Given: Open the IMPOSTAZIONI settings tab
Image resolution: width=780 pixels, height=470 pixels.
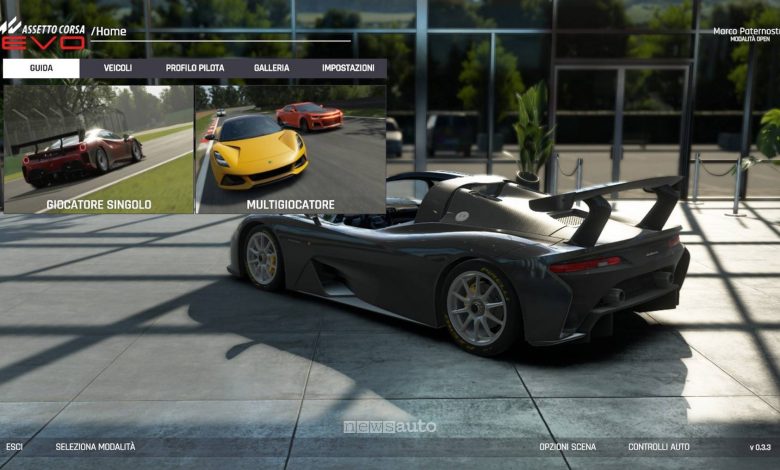Looking at the screenshot, I should (348, 68).
